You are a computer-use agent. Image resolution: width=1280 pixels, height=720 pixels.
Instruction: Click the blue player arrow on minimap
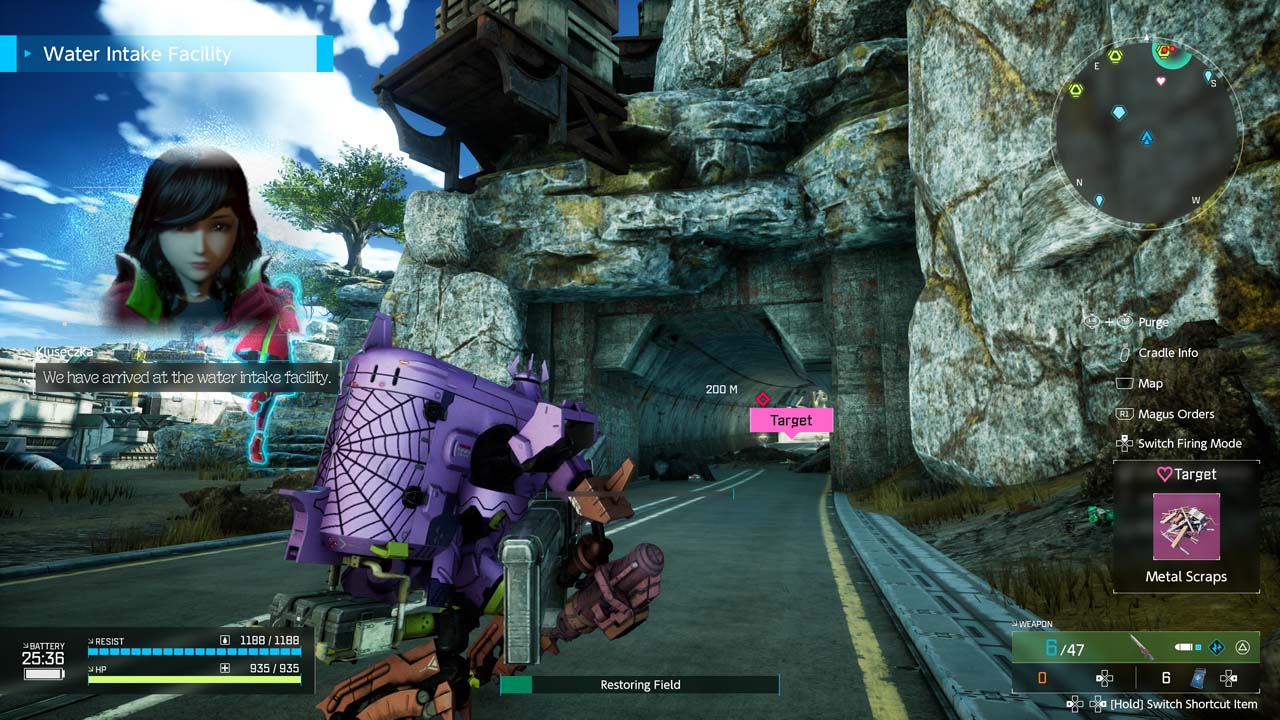tap(1147, 138)
